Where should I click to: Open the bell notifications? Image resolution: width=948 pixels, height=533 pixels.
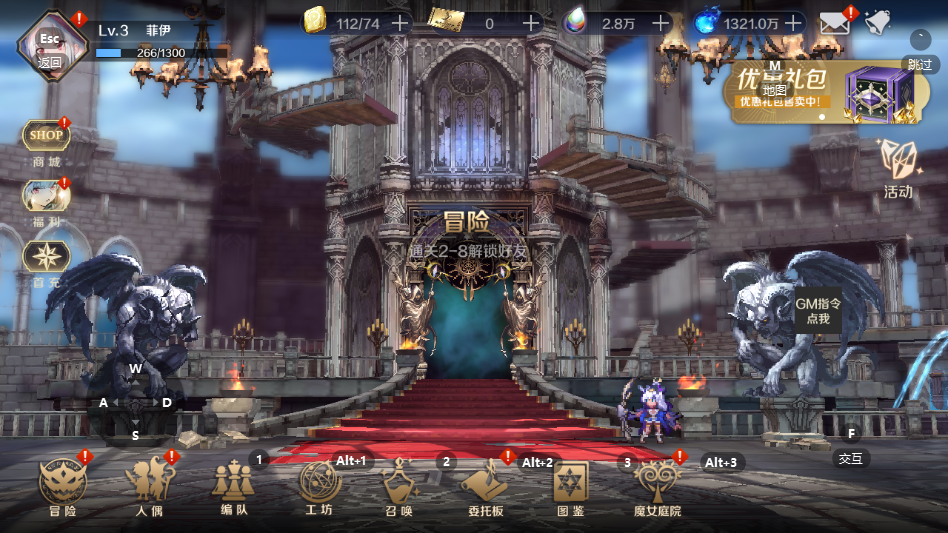point(877,23)
